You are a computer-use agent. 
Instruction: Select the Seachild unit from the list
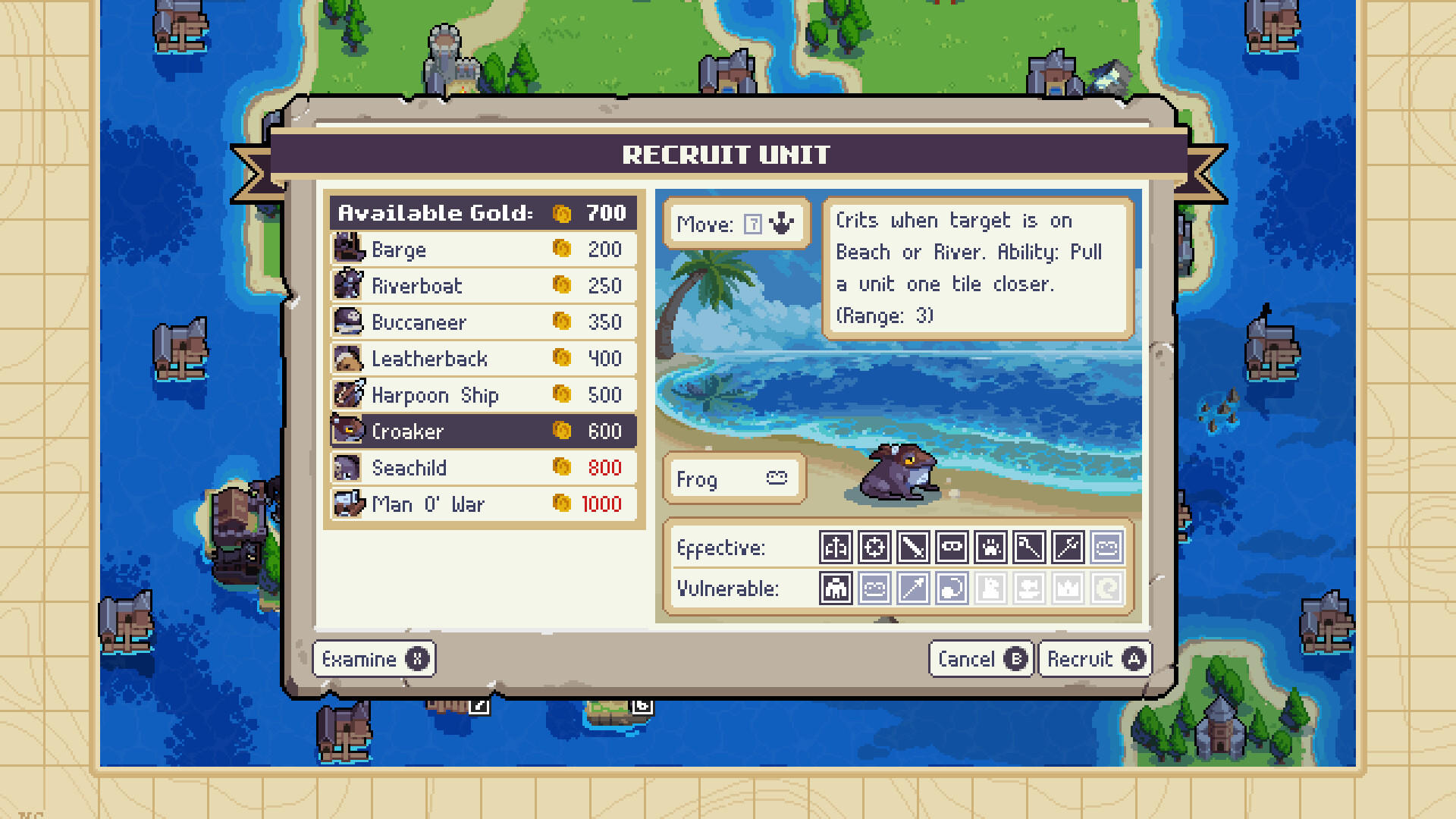(x=455, y=468)
